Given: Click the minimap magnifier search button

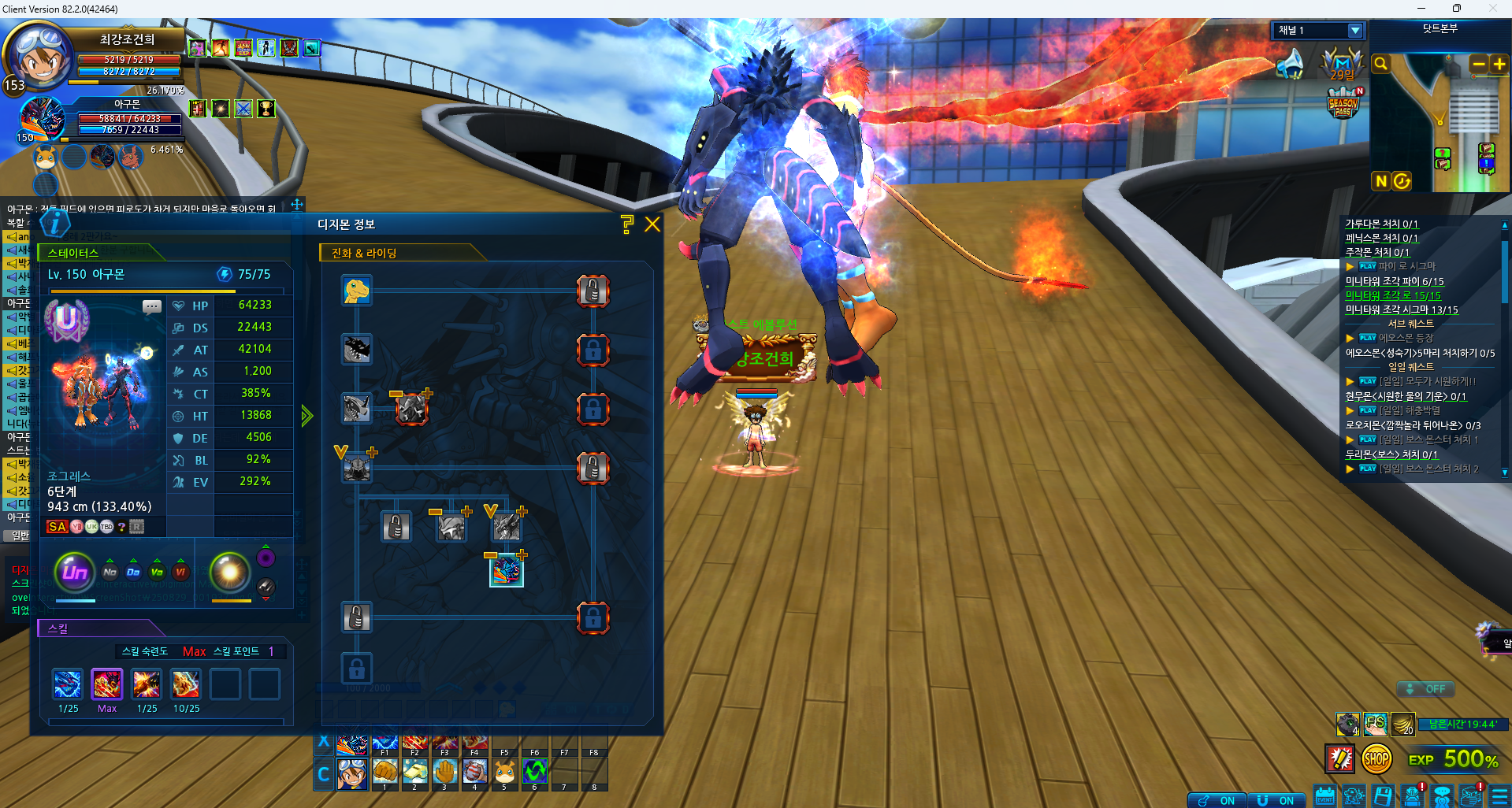Looking at the screenshot, I should pyautogui.click(x=1380, y=64).
